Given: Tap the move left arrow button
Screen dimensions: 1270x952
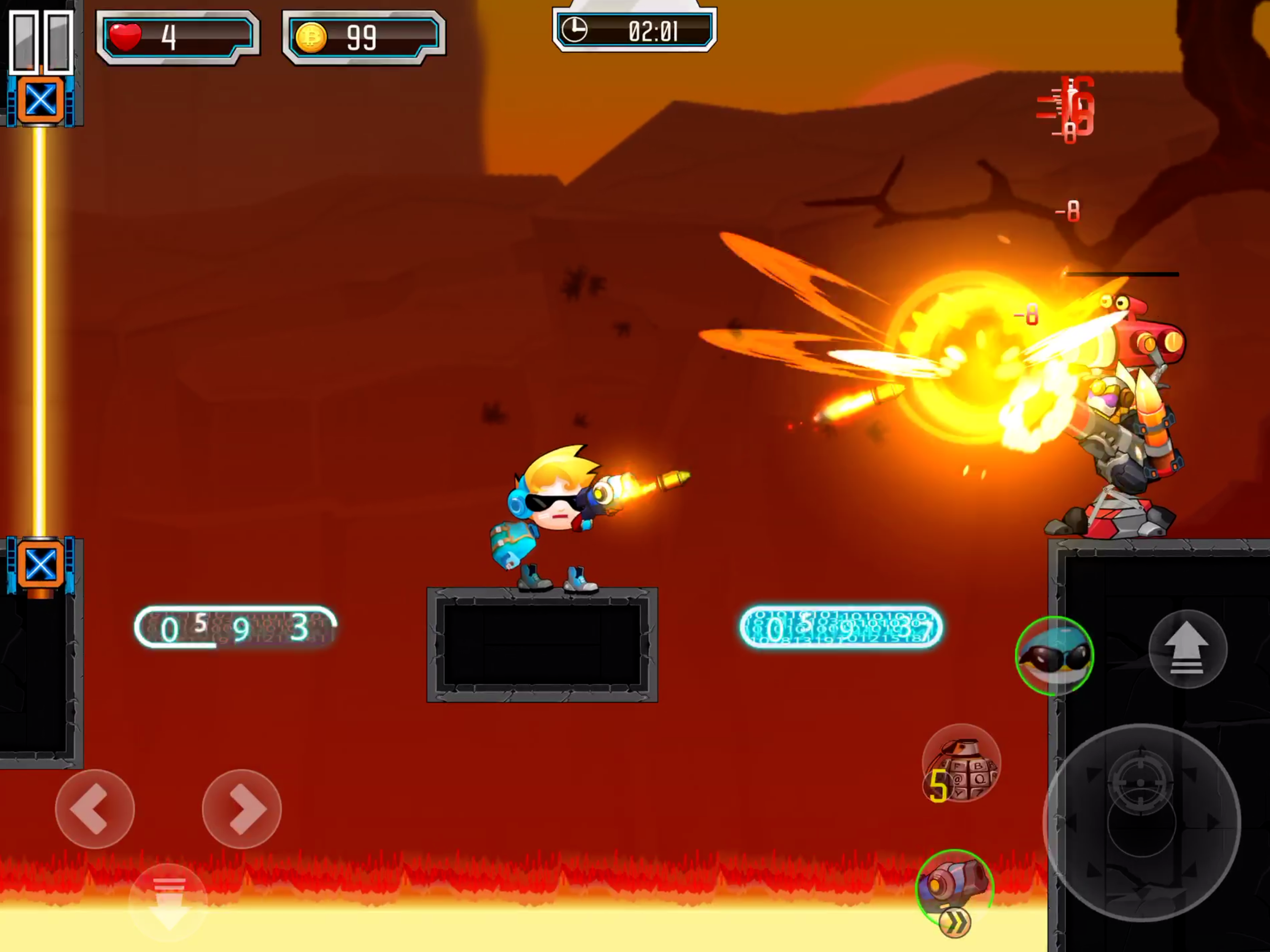Looking at the screenshot, I should coord(95,808).
